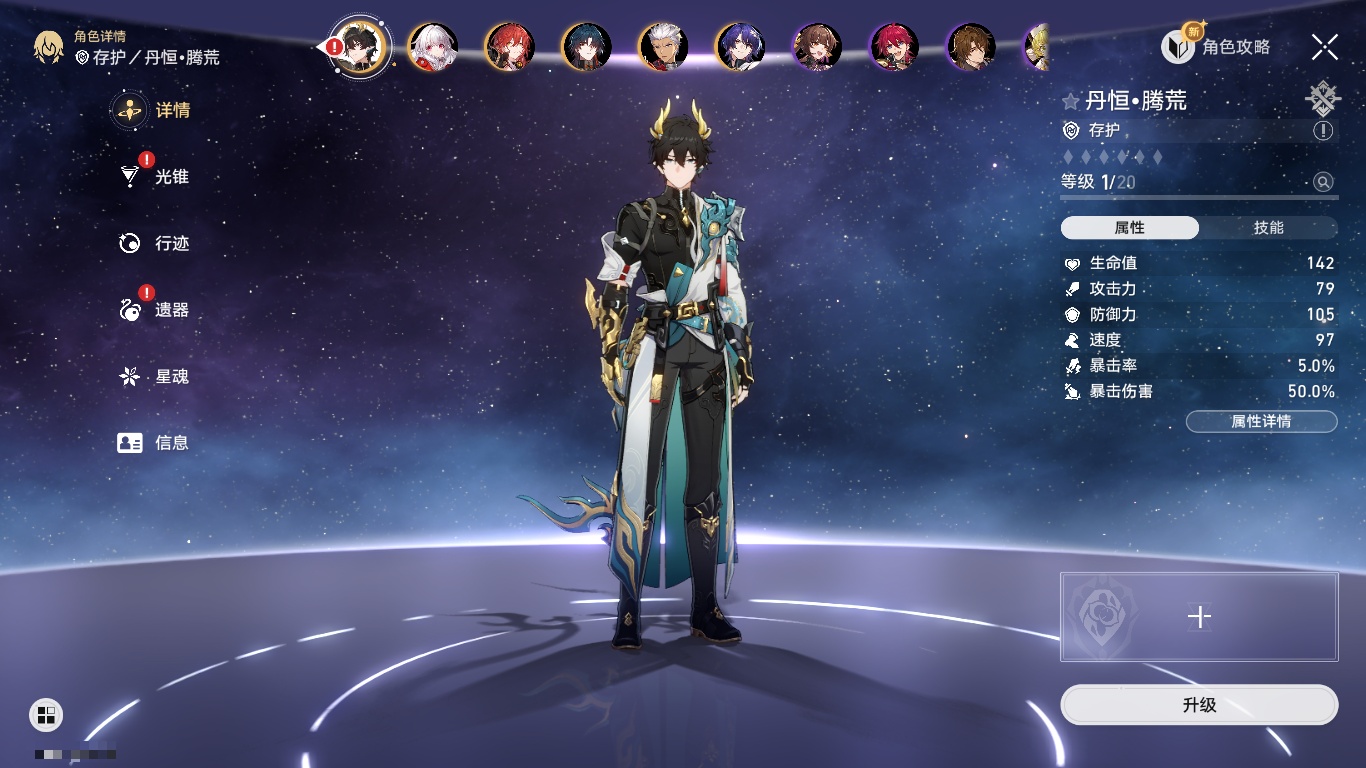1366x768 pixels.
Task: Click the path emblem icon below the close button
Action: pos(1323,98)
